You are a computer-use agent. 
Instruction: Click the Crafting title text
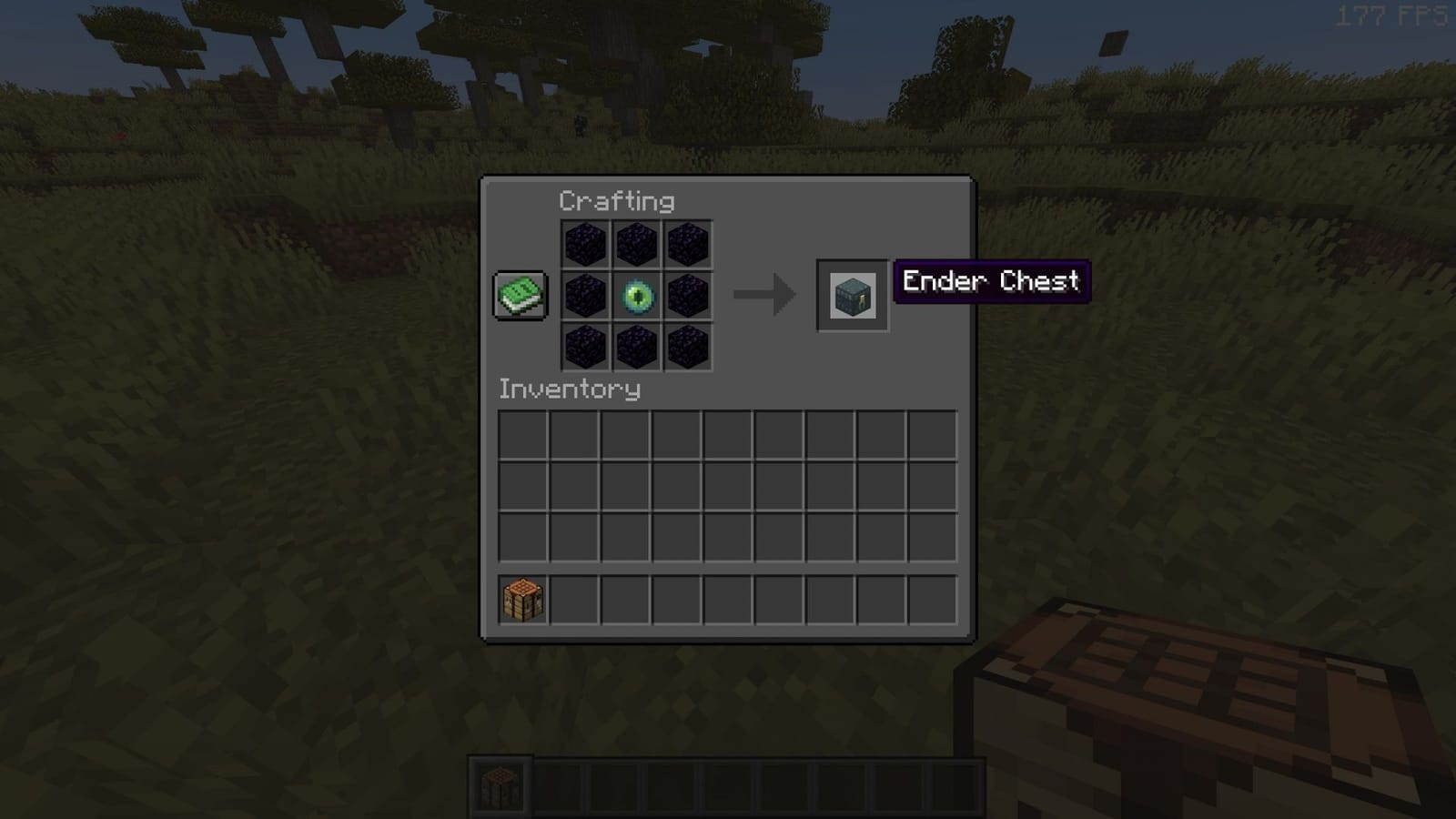click(x=617, y=200)
